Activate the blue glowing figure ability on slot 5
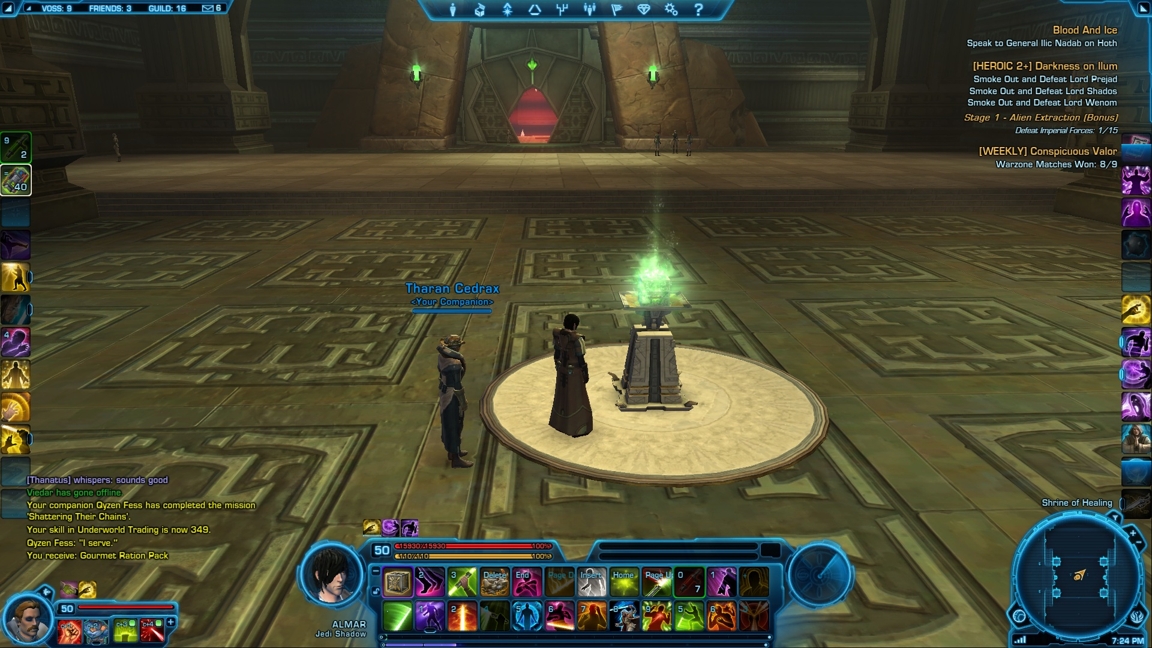 527,617
